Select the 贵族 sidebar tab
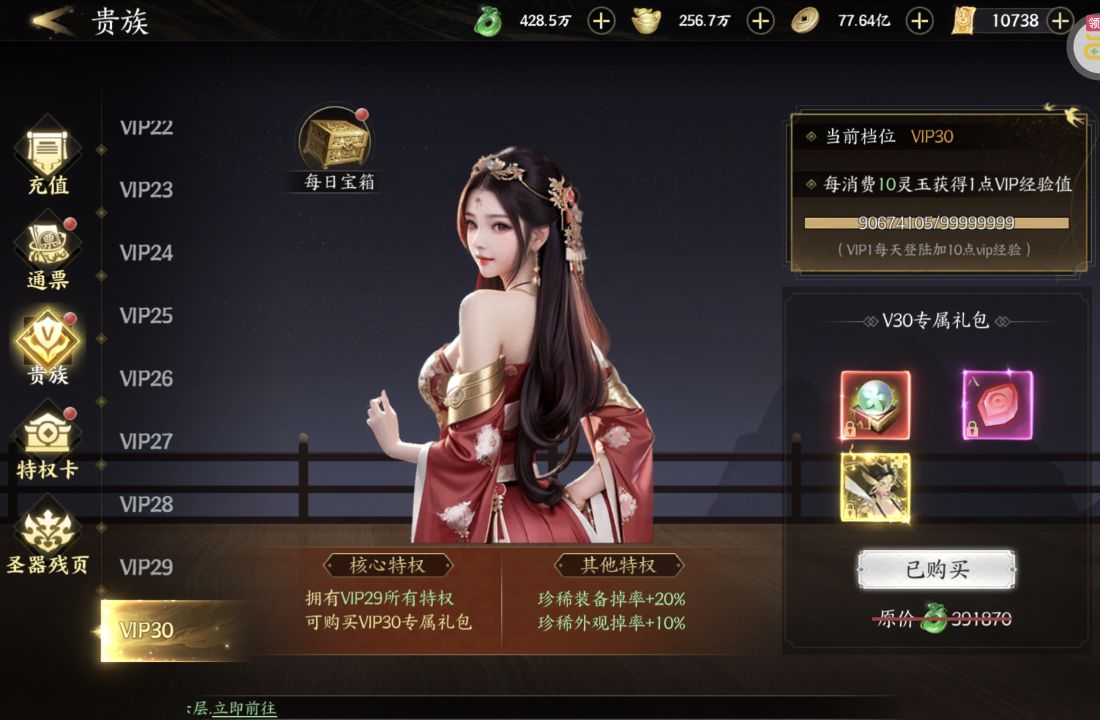The image size is (1100, 720). point(47,346)
